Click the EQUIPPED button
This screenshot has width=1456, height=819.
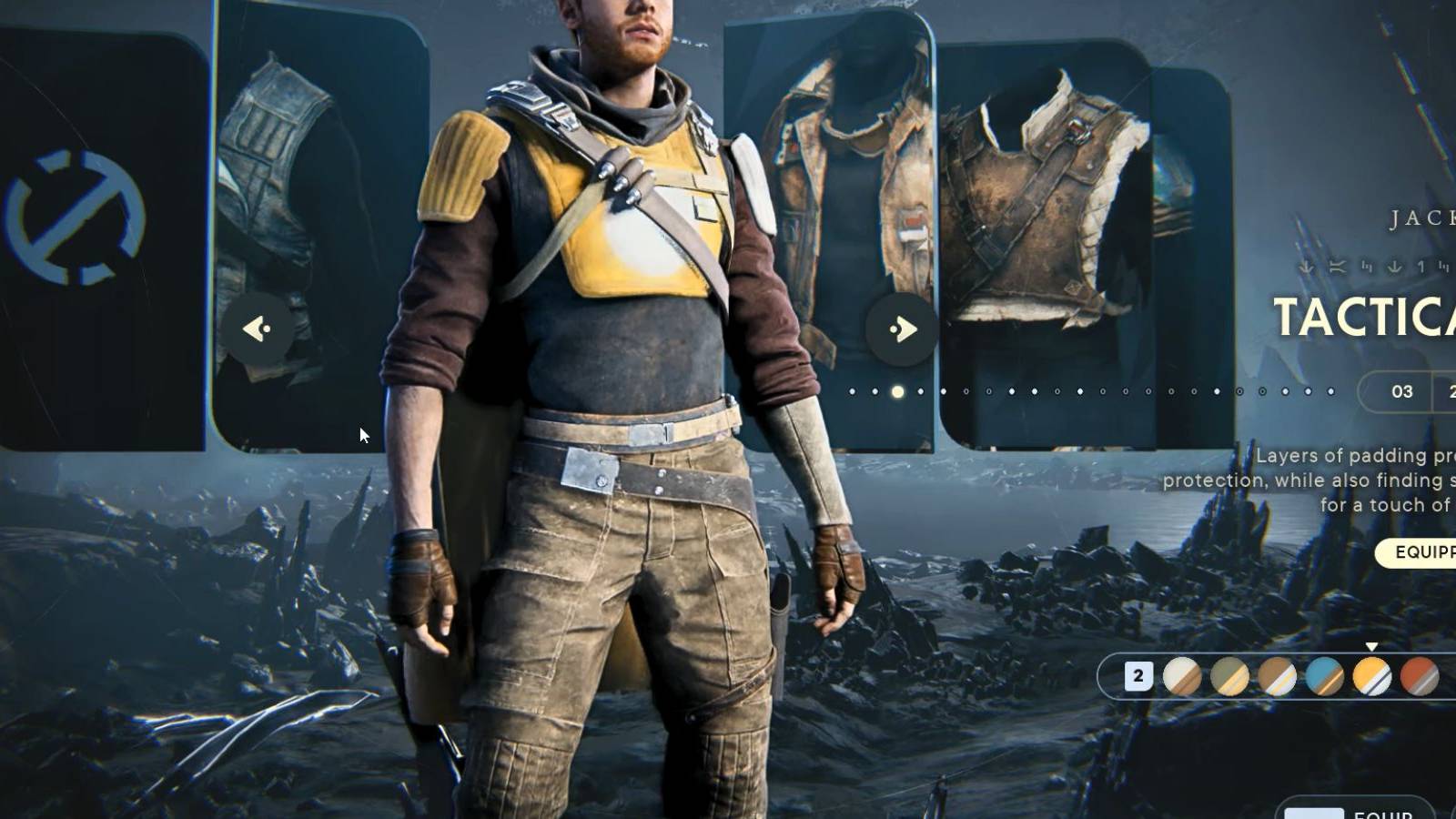(x=1418, y=552)
